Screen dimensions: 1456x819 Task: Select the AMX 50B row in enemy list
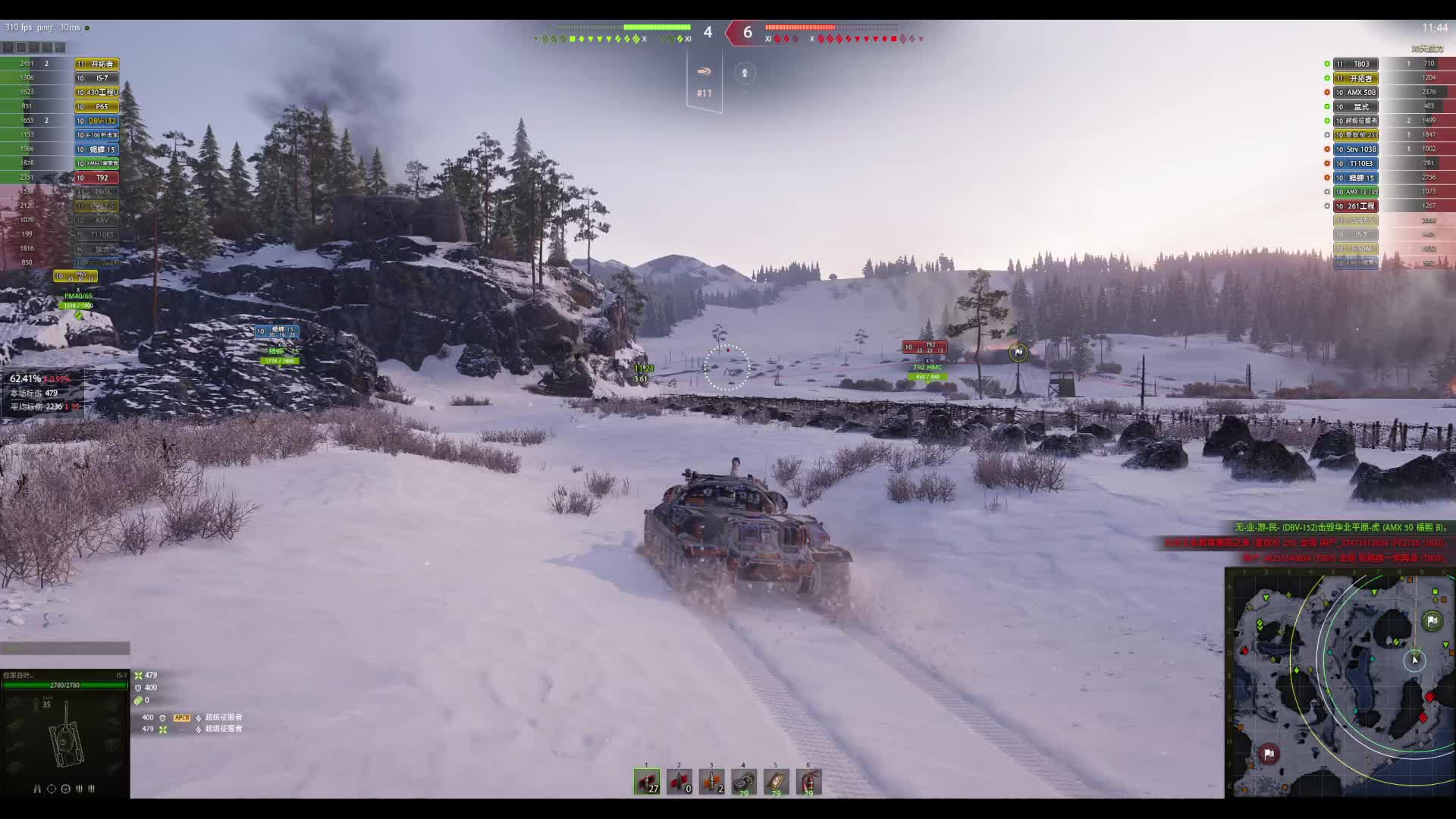pyautogui.click(x=1356, y=93)
